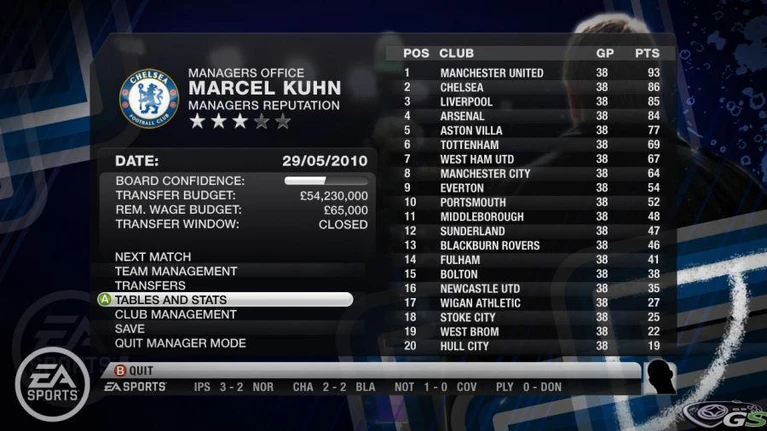
Task: Open Club Management
Action: coord(175,314)
